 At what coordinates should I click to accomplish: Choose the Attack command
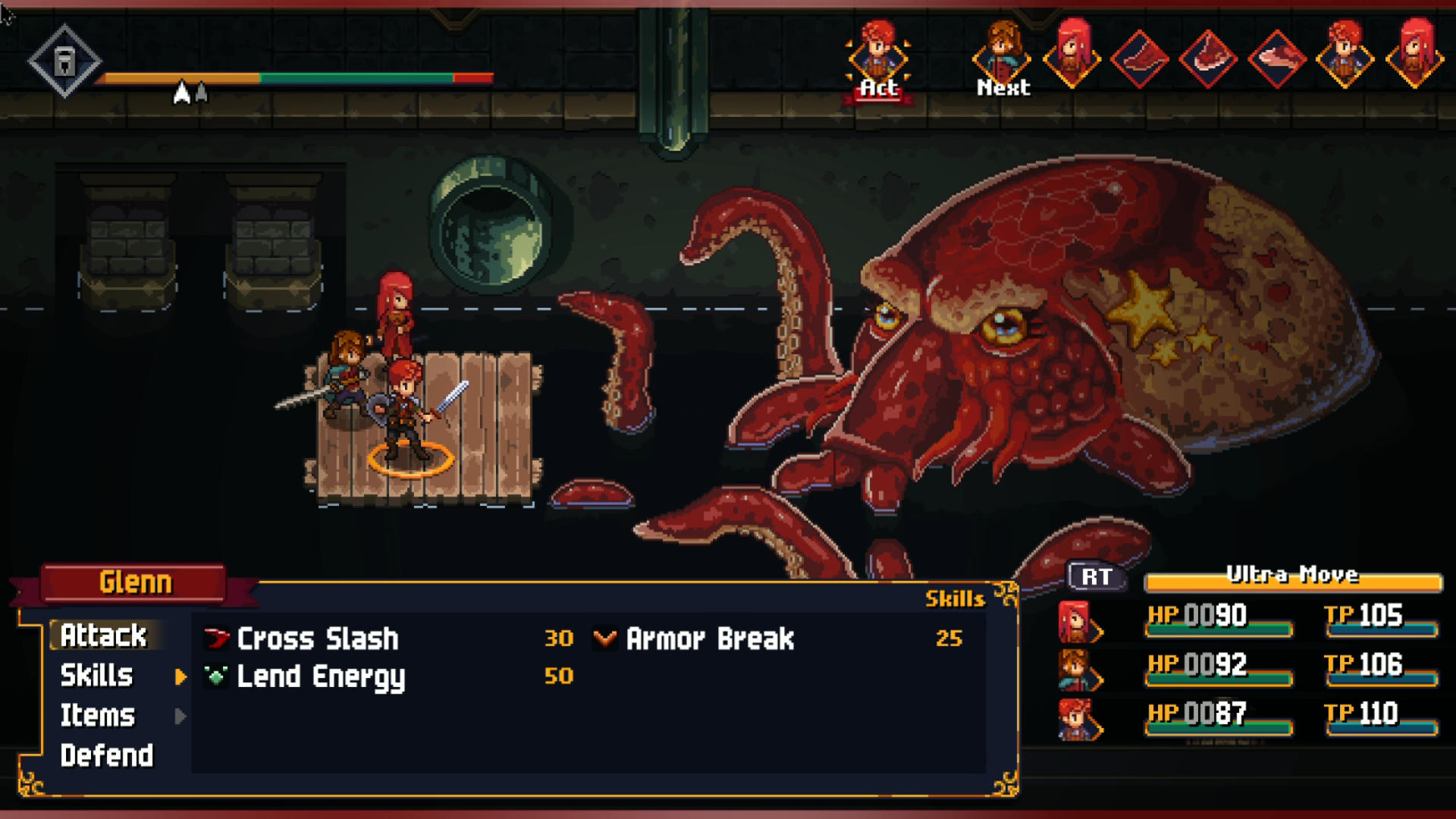(x=106, y=635)
